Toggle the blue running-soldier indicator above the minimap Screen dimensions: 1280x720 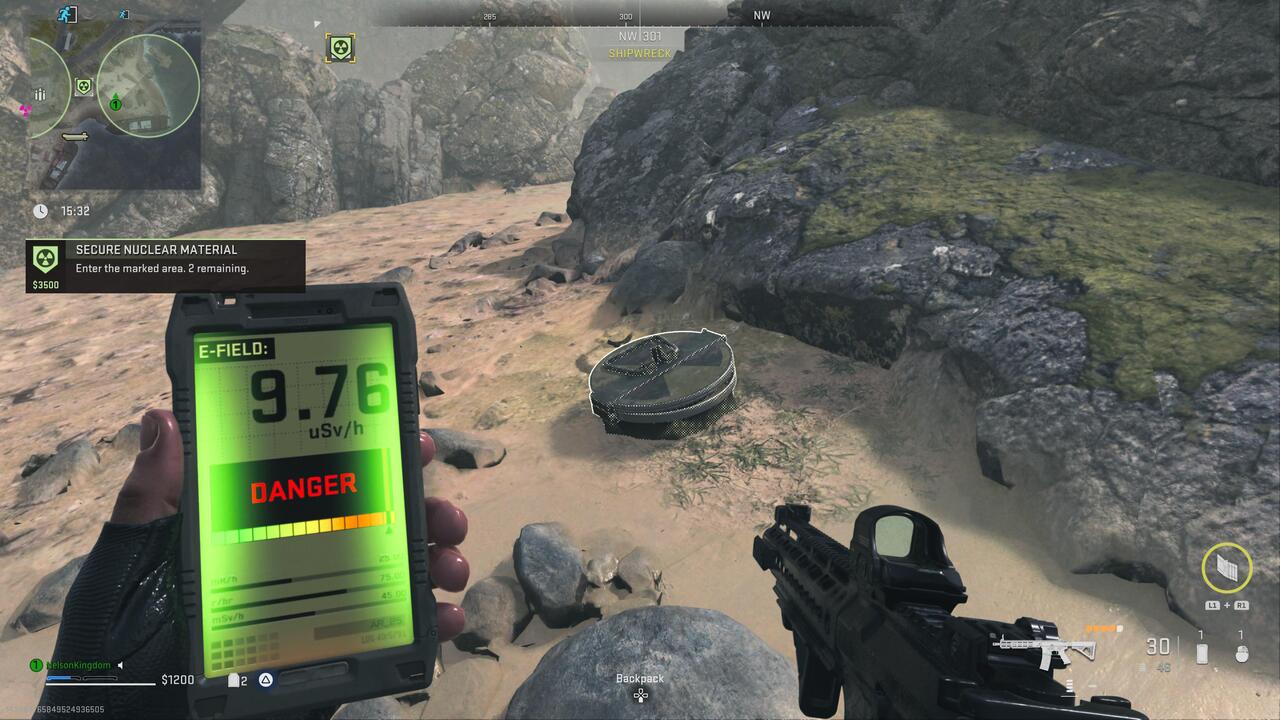122,14
